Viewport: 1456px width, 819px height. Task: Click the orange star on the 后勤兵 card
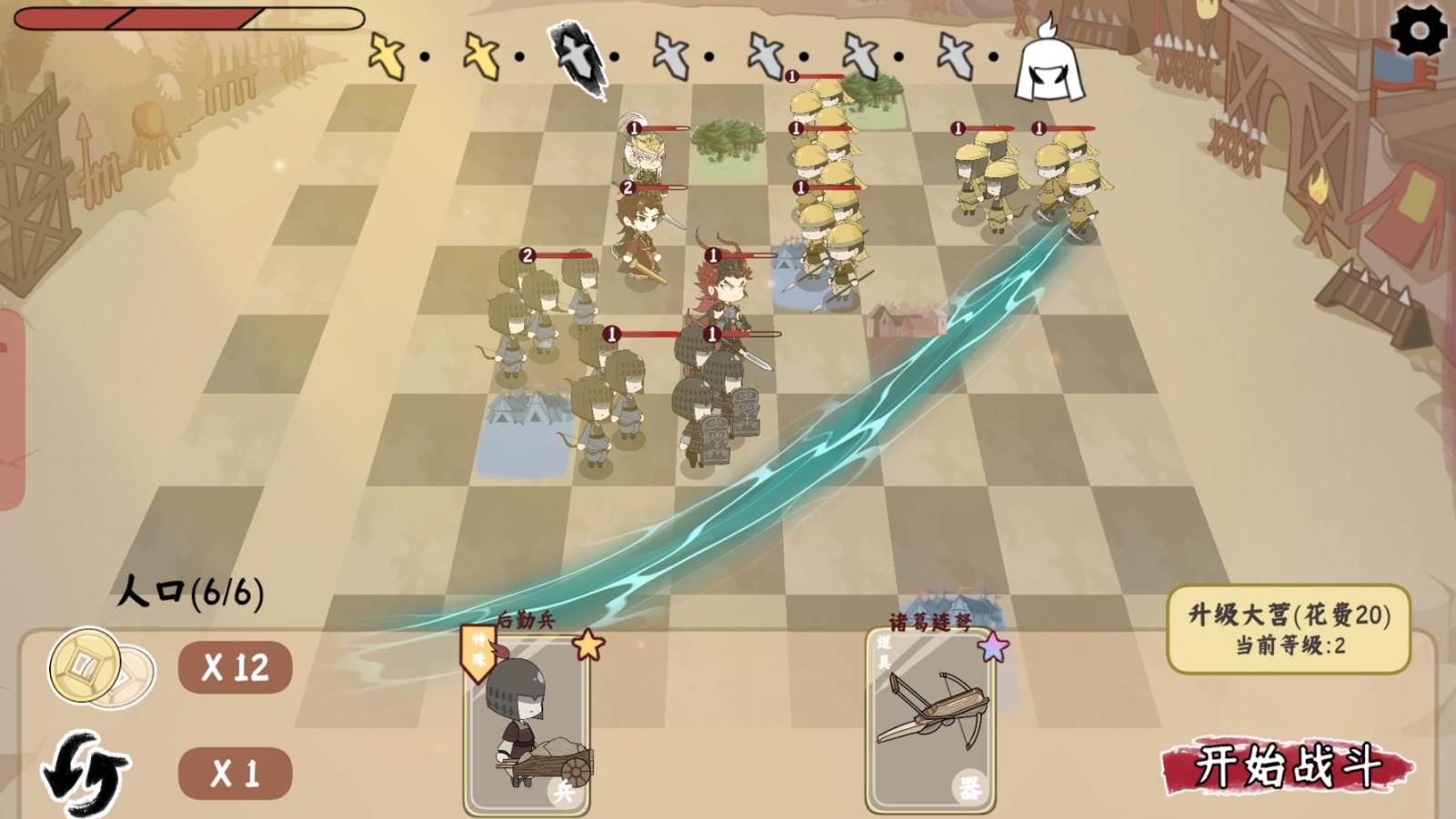pos(590,646)
